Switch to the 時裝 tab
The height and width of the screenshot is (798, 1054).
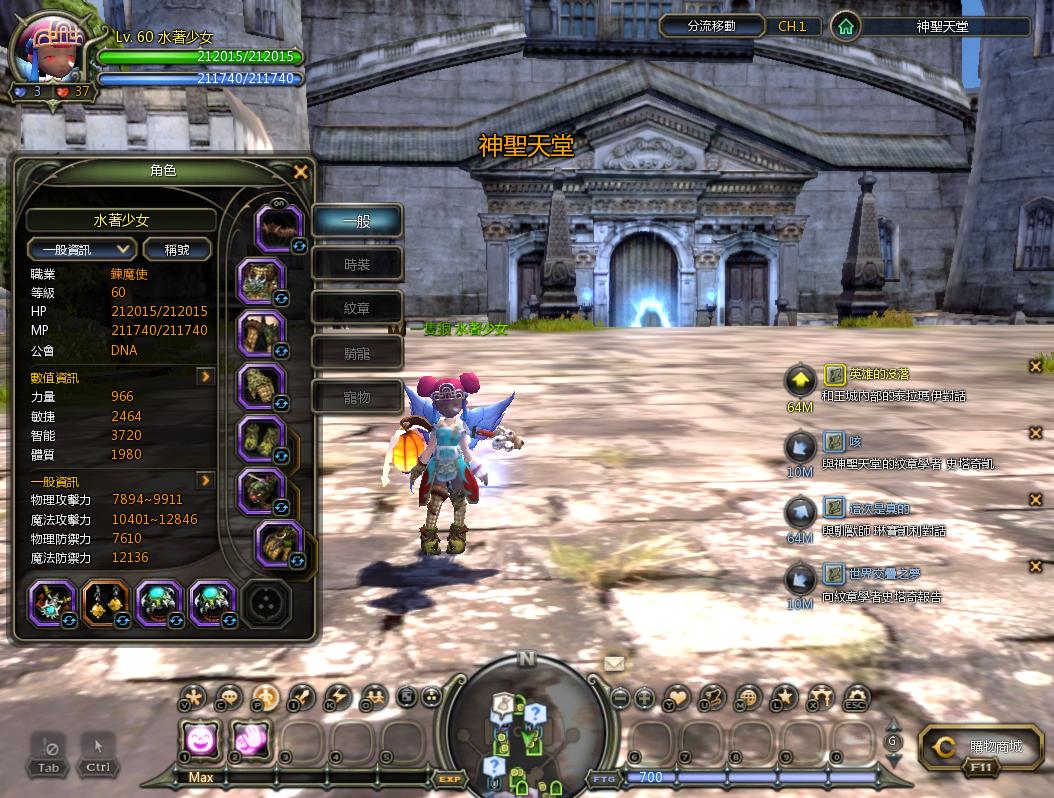click(x=357, y=265)
